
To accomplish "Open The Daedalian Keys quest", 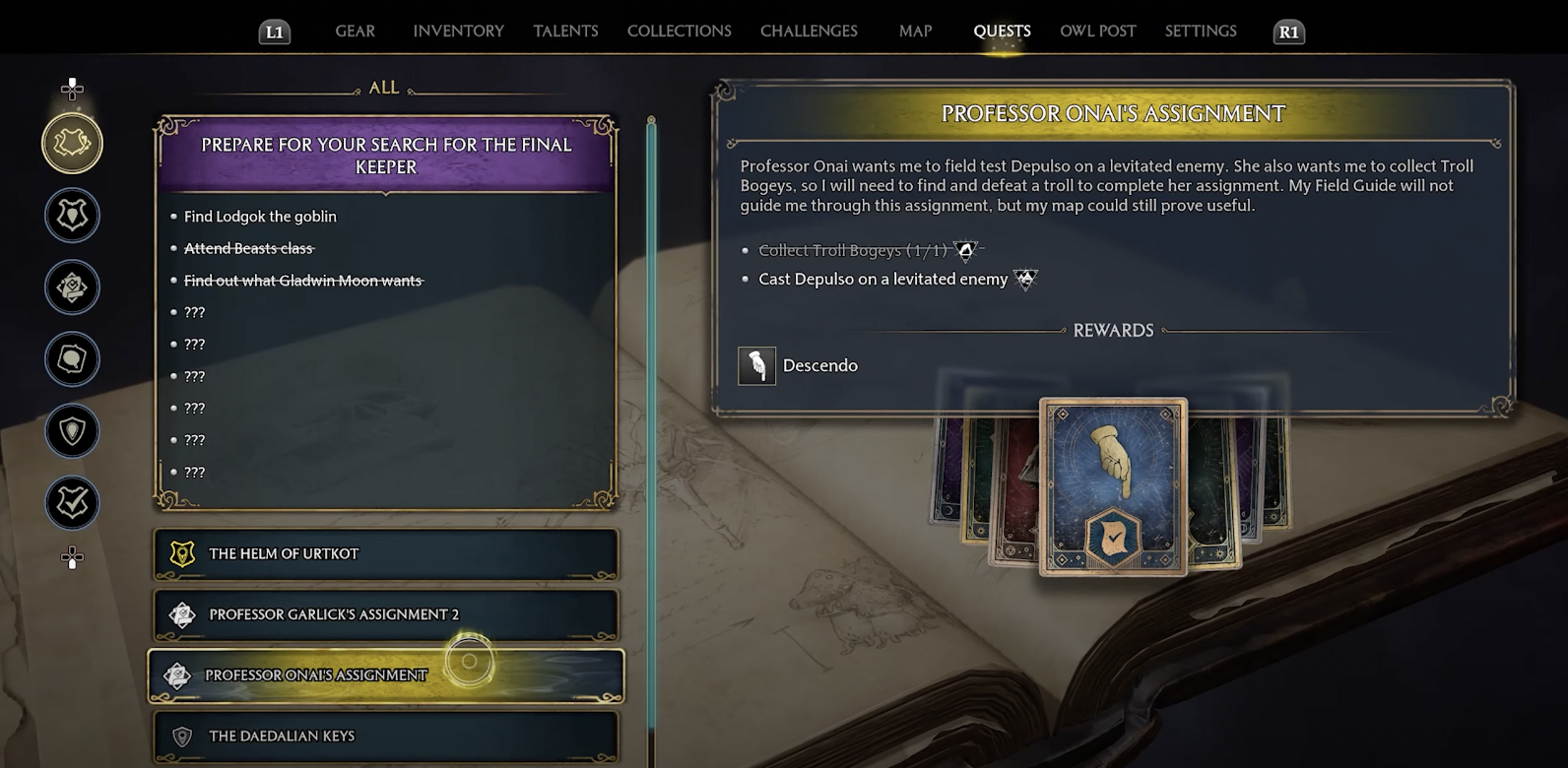I will coord(385,736).
